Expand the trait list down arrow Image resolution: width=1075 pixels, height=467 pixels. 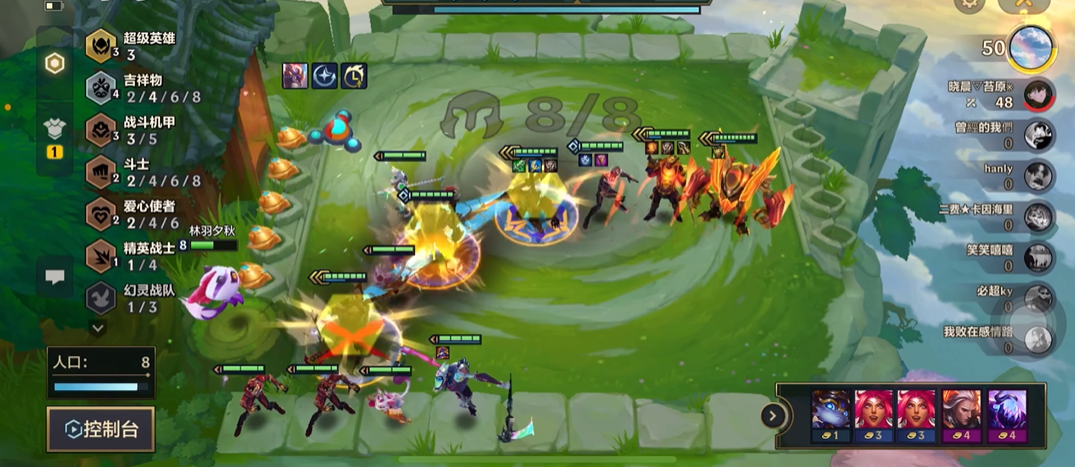[98, 327]
